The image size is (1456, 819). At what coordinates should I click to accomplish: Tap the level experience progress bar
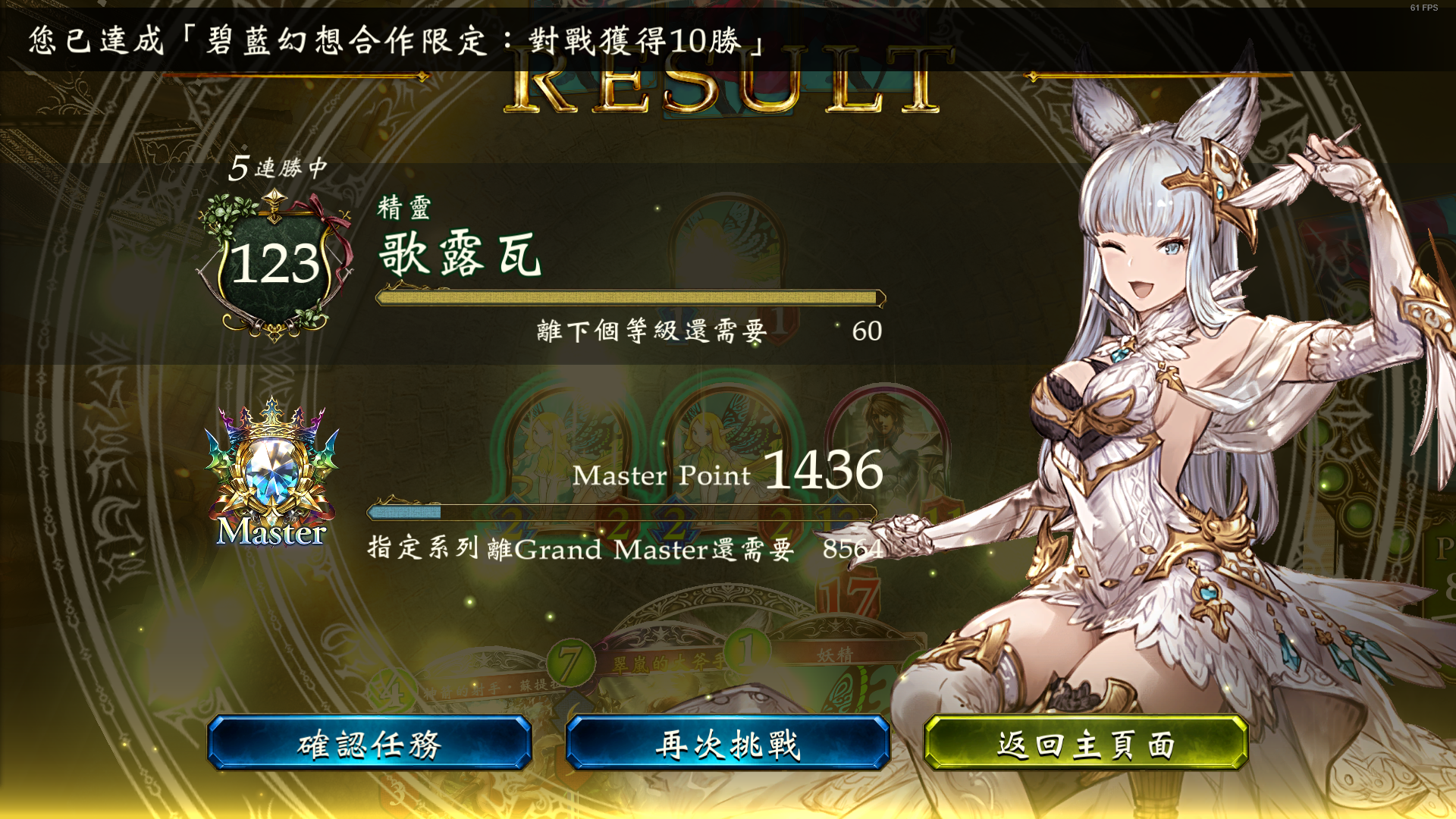click(629, 298)
